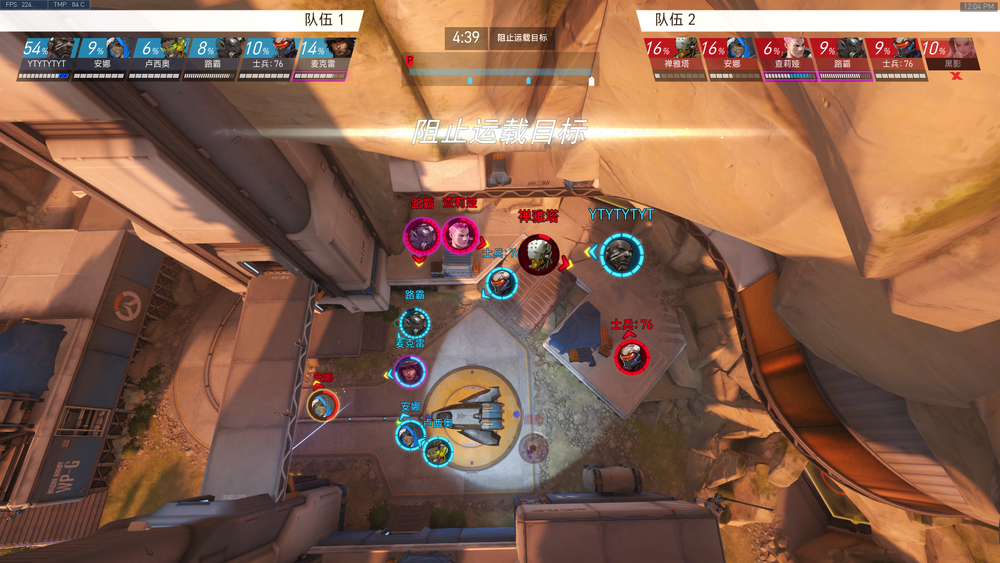
Task: Select YTYTYTYT's player card in team 1 roster
Action: tap(47, 55)
